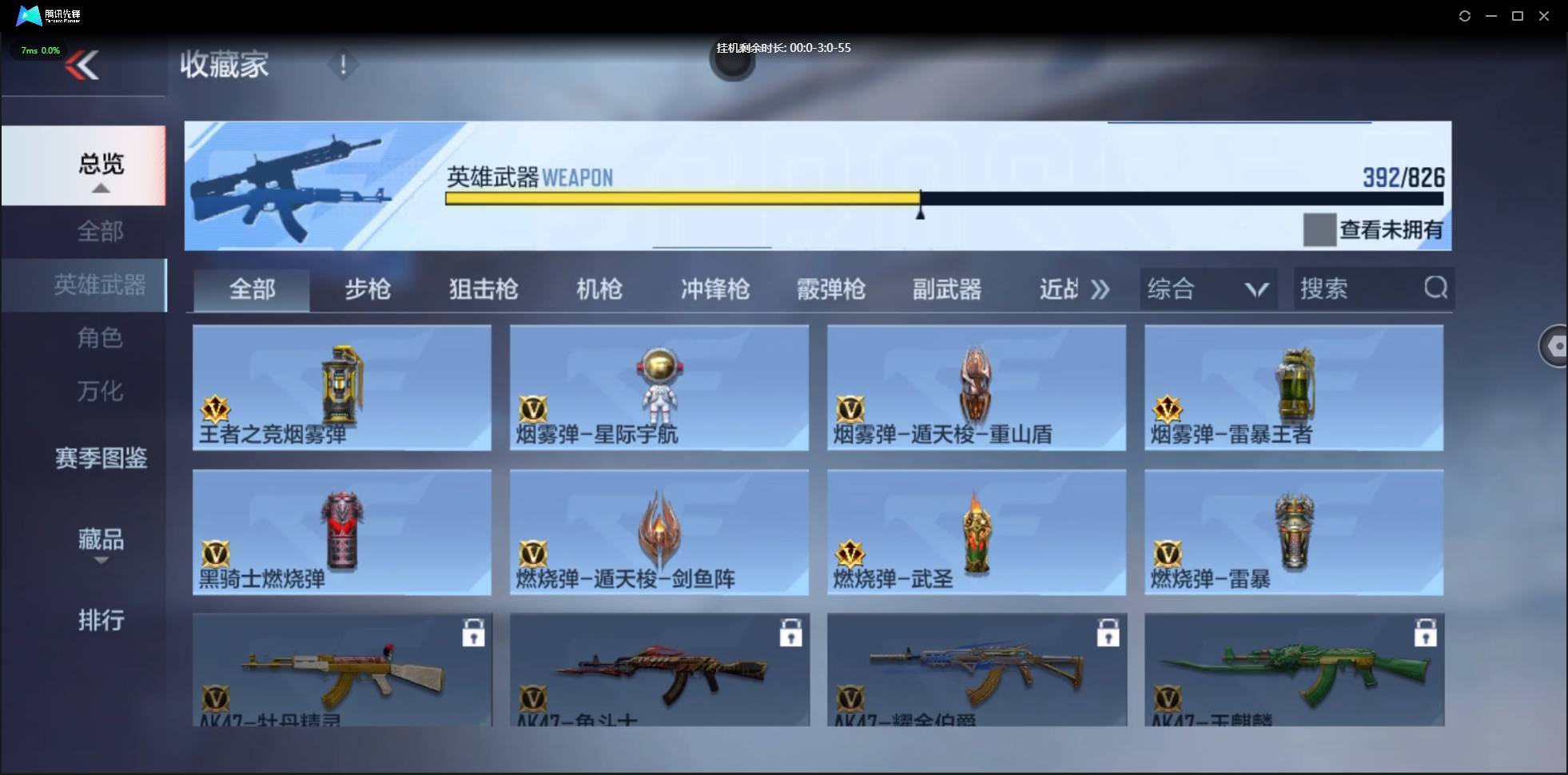Click the lock icon on AK47-玉麒麟
The height and width of the screenshot is (775, 1568).
pos(1427,632)
